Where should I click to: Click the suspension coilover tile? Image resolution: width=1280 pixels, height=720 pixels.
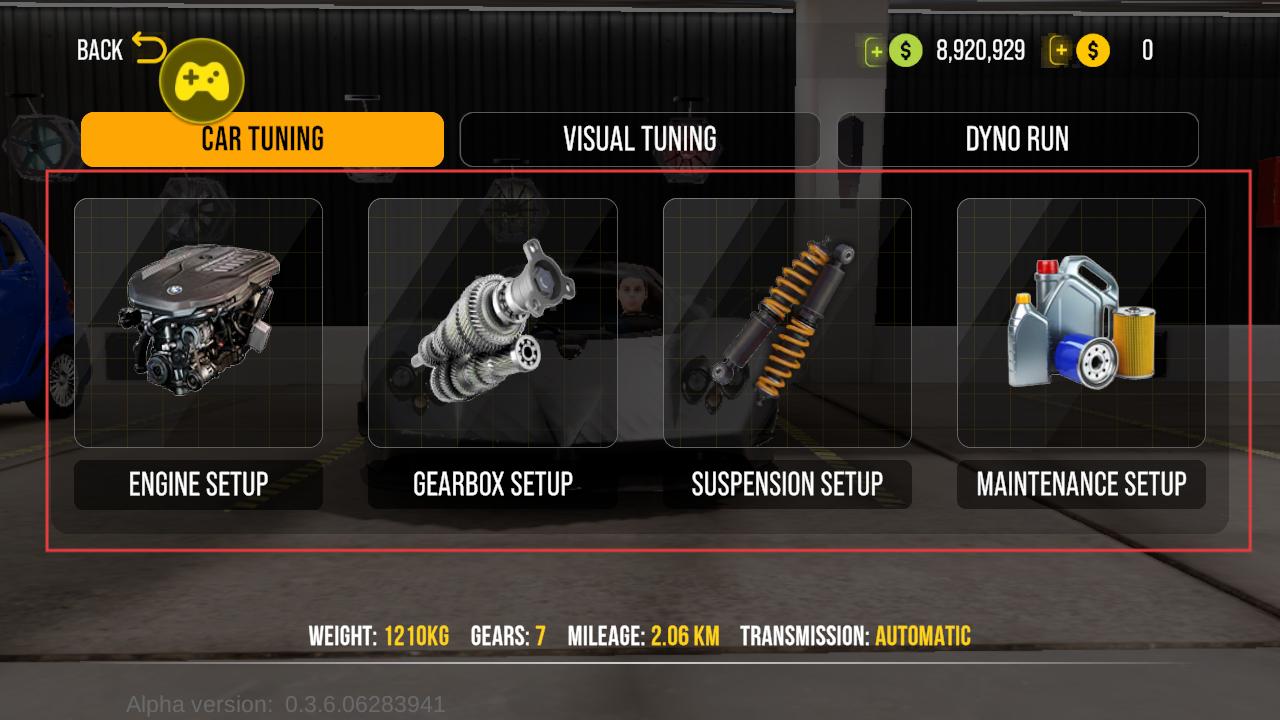[787, 322]
